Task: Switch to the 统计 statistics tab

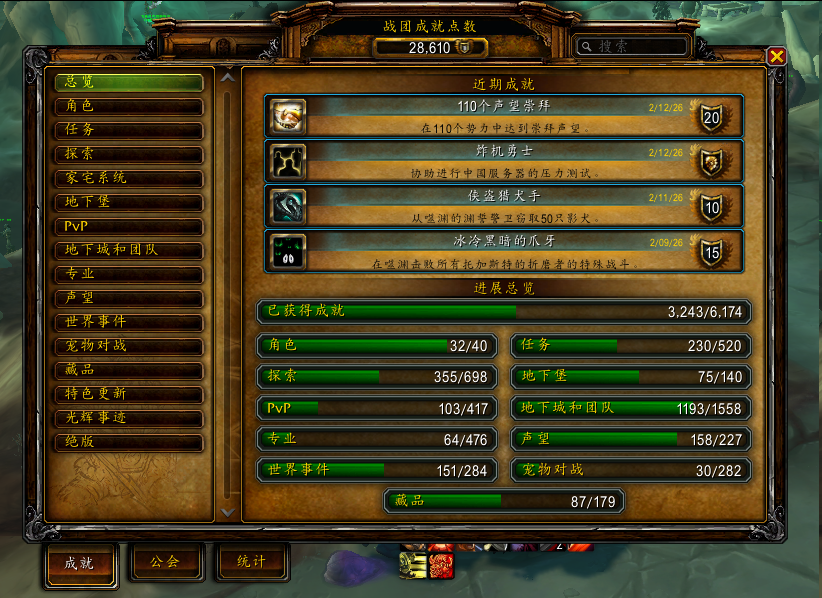Action: click(x=252, y=562)
